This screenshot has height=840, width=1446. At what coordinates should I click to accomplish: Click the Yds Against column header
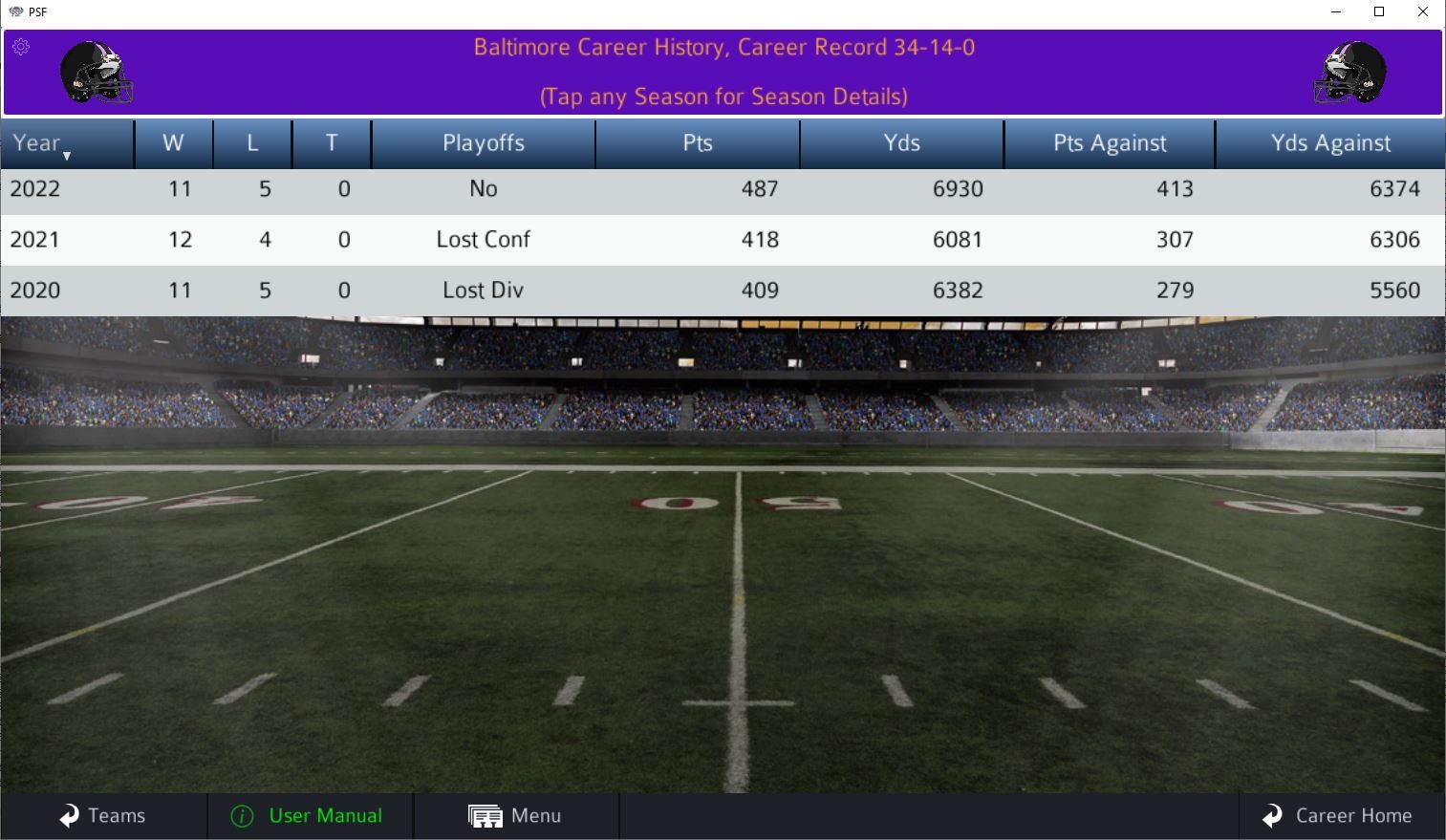click(1330, 142)
